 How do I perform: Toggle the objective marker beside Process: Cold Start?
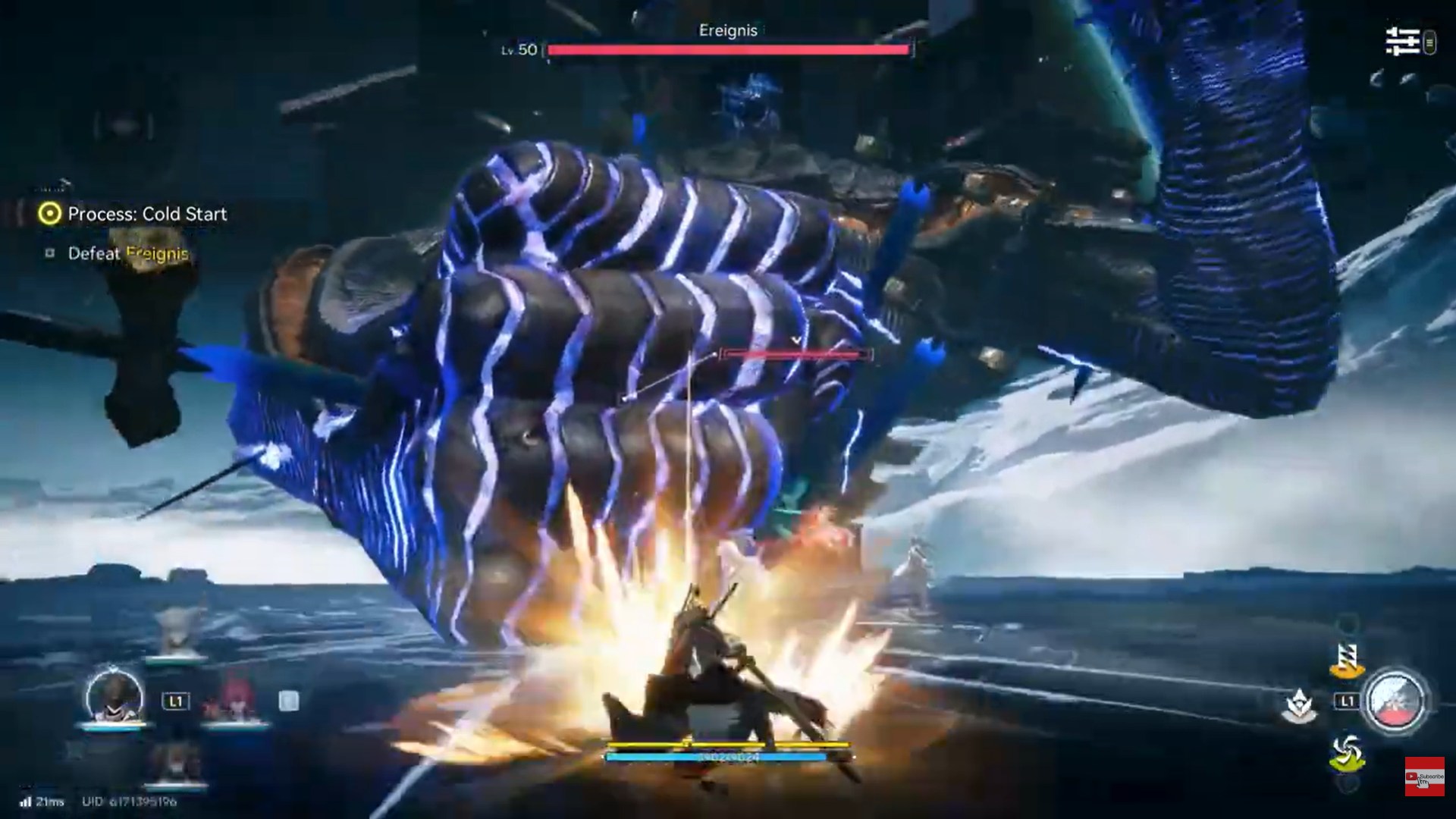[x=47, y=215]
